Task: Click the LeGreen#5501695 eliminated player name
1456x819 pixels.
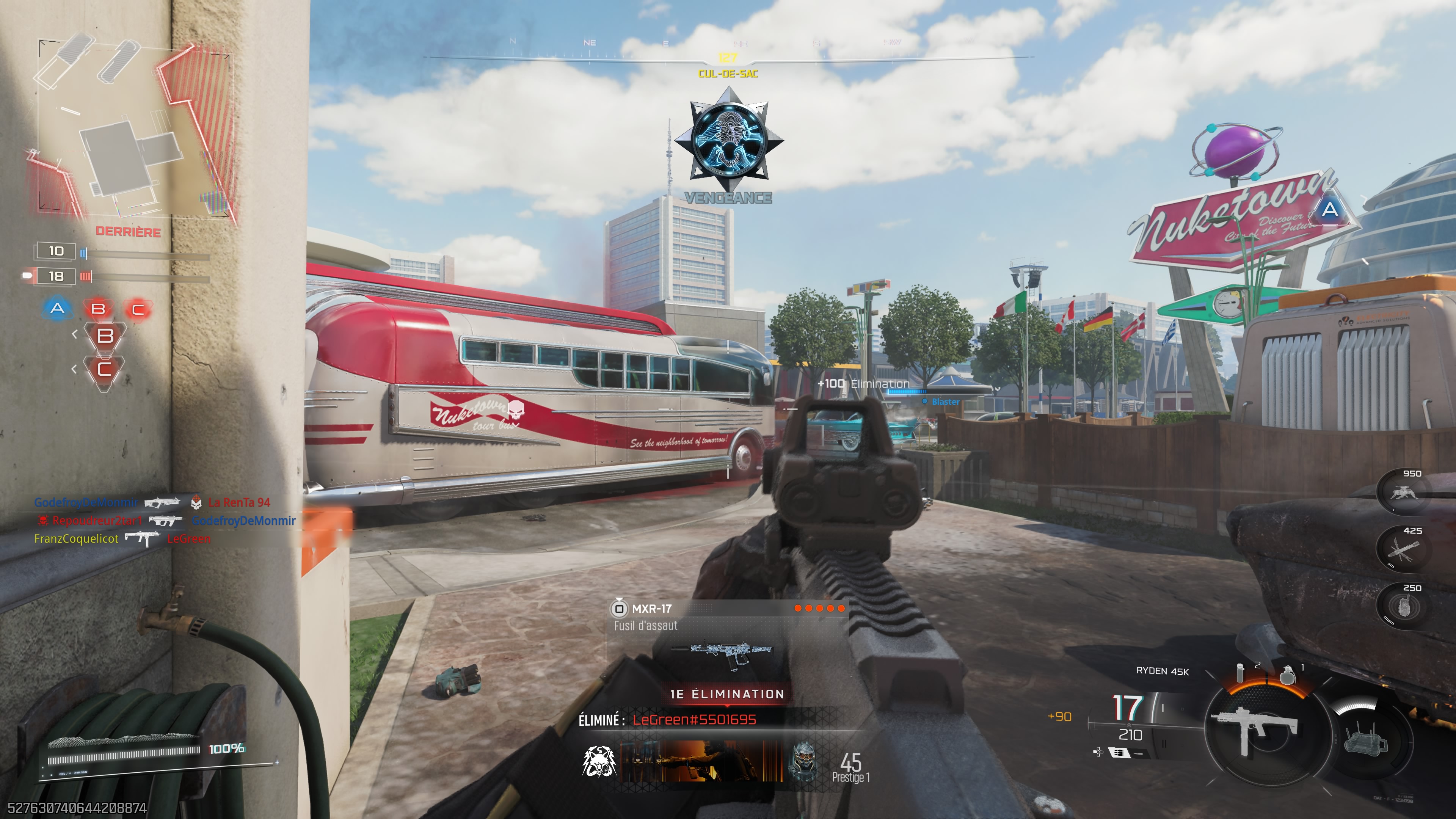Action: (694, 720)
